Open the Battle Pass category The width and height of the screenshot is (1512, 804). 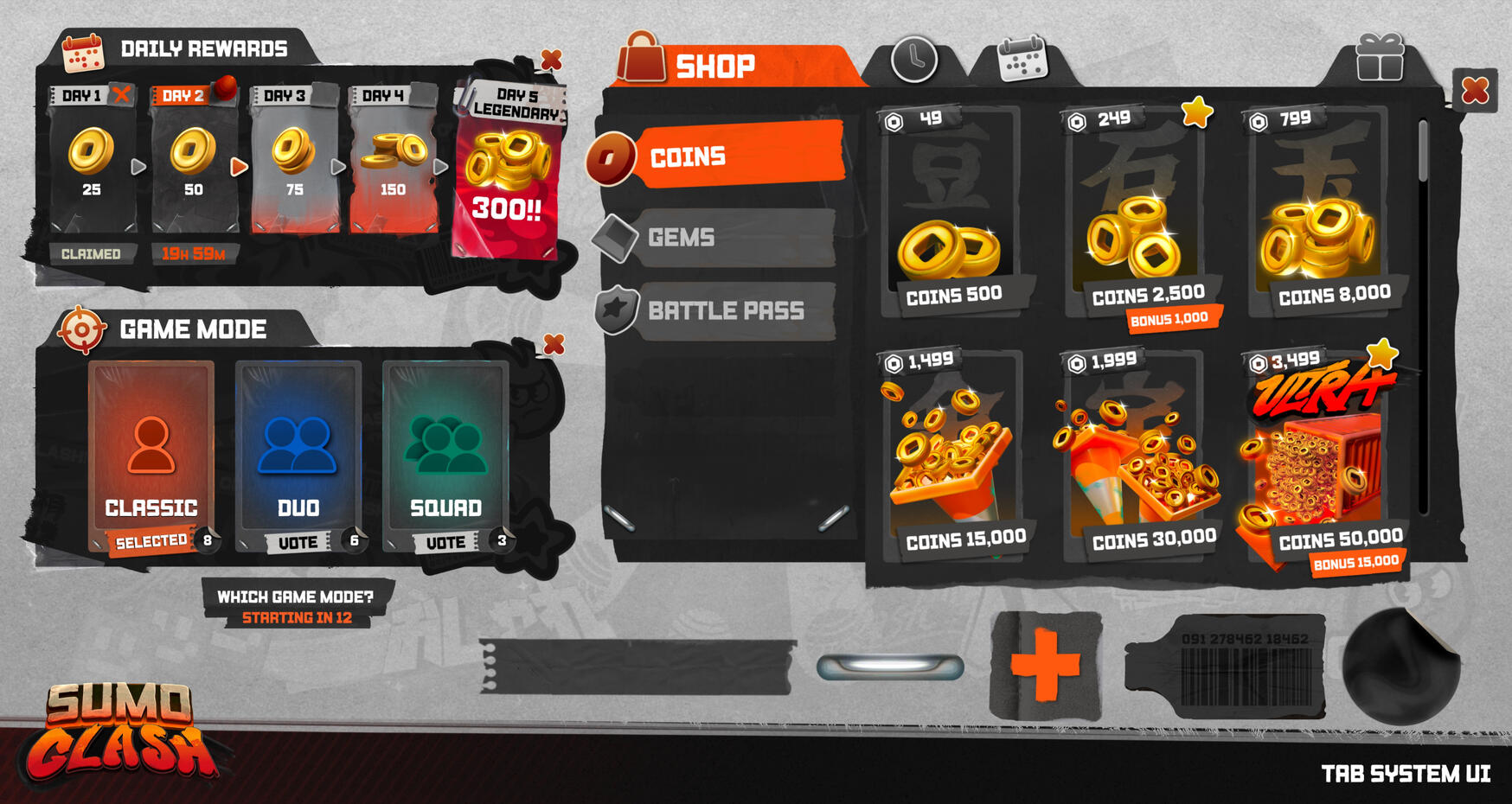(x=727, y=310)
